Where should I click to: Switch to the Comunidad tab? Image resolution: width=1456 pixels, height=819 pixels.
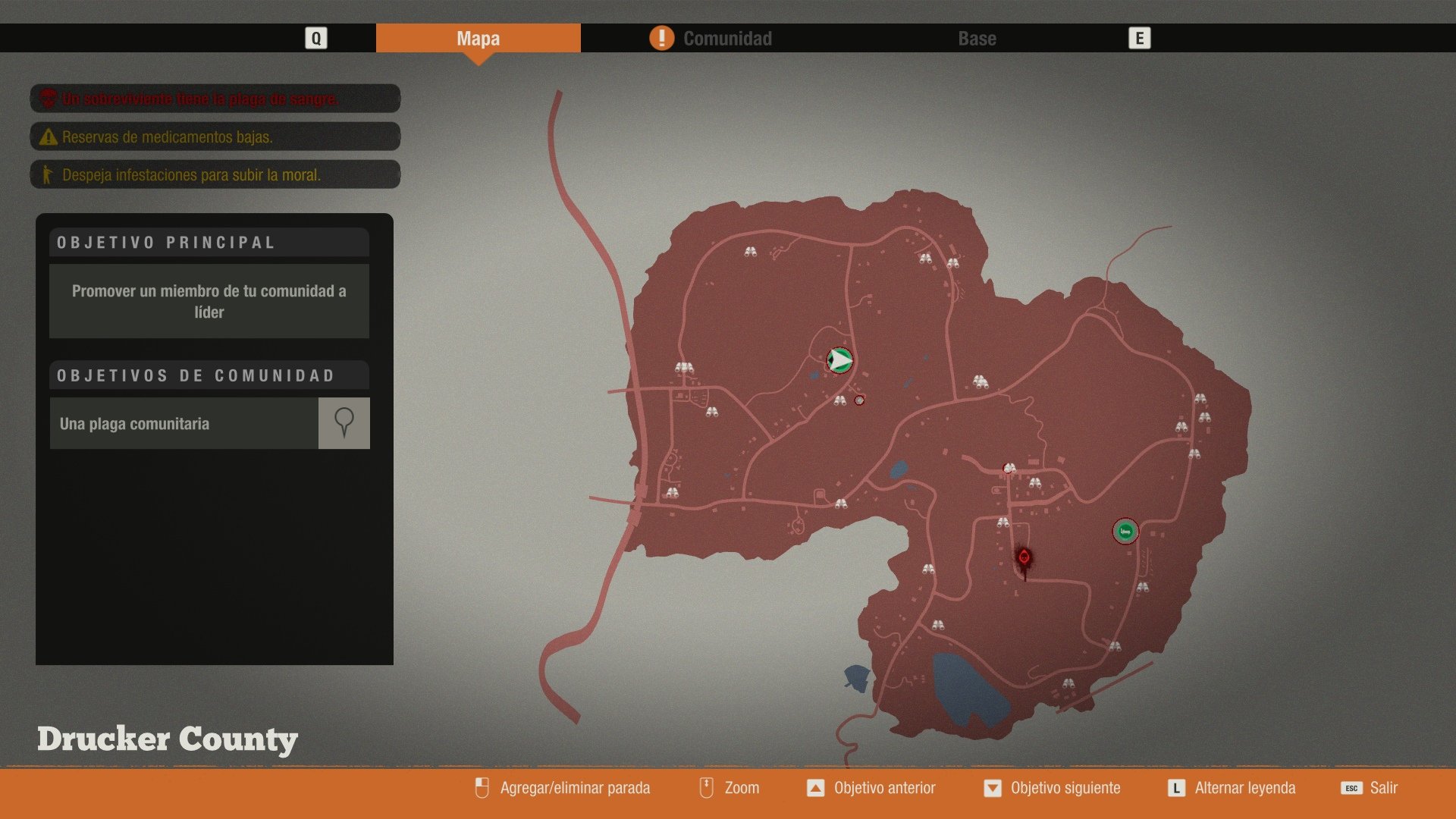coord(726,38)
